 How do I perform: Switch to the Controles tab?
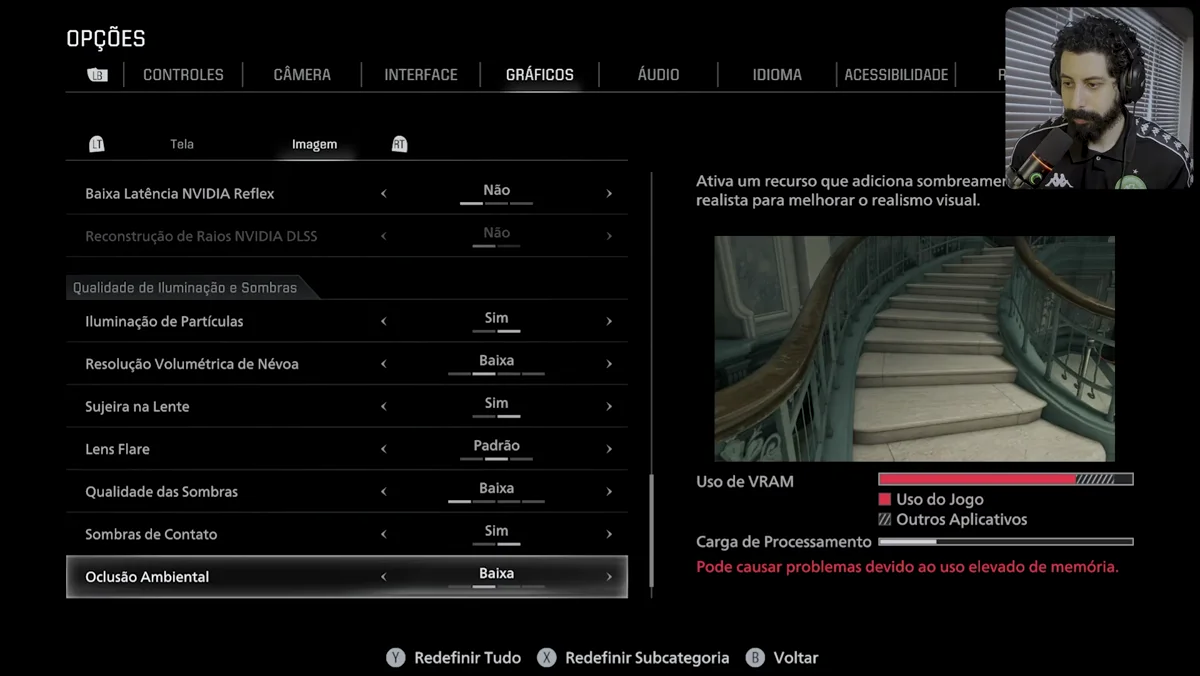pyautogui.click(x=183, y=75)
